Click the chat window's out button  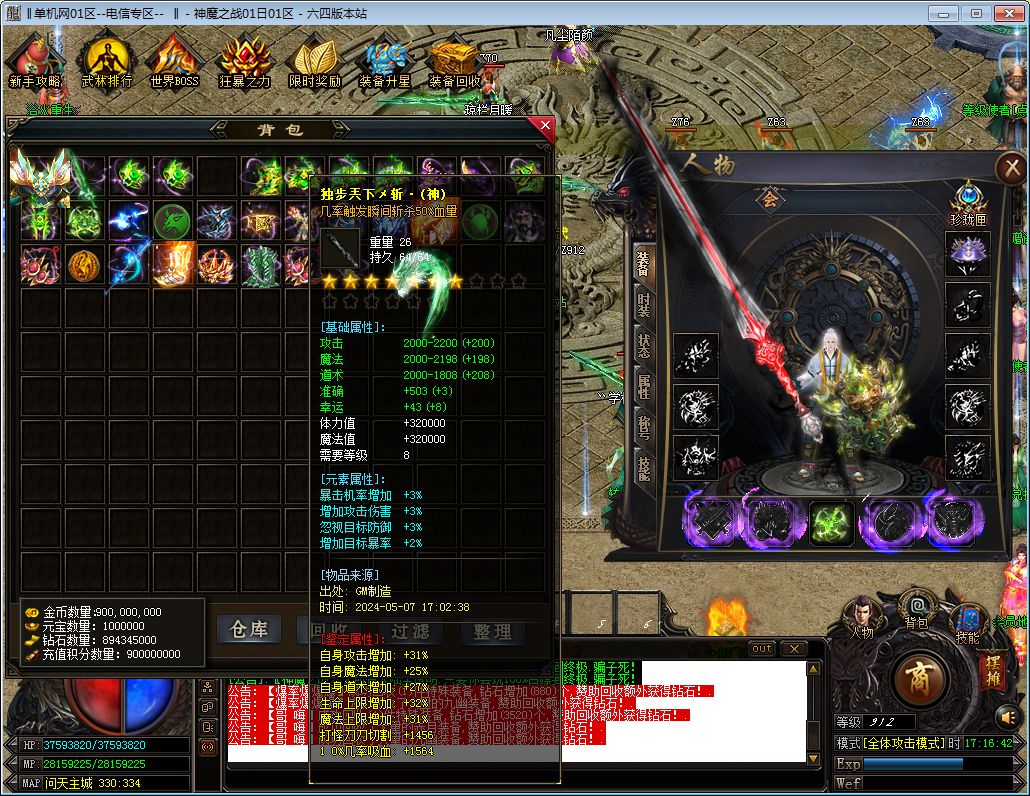762,649
